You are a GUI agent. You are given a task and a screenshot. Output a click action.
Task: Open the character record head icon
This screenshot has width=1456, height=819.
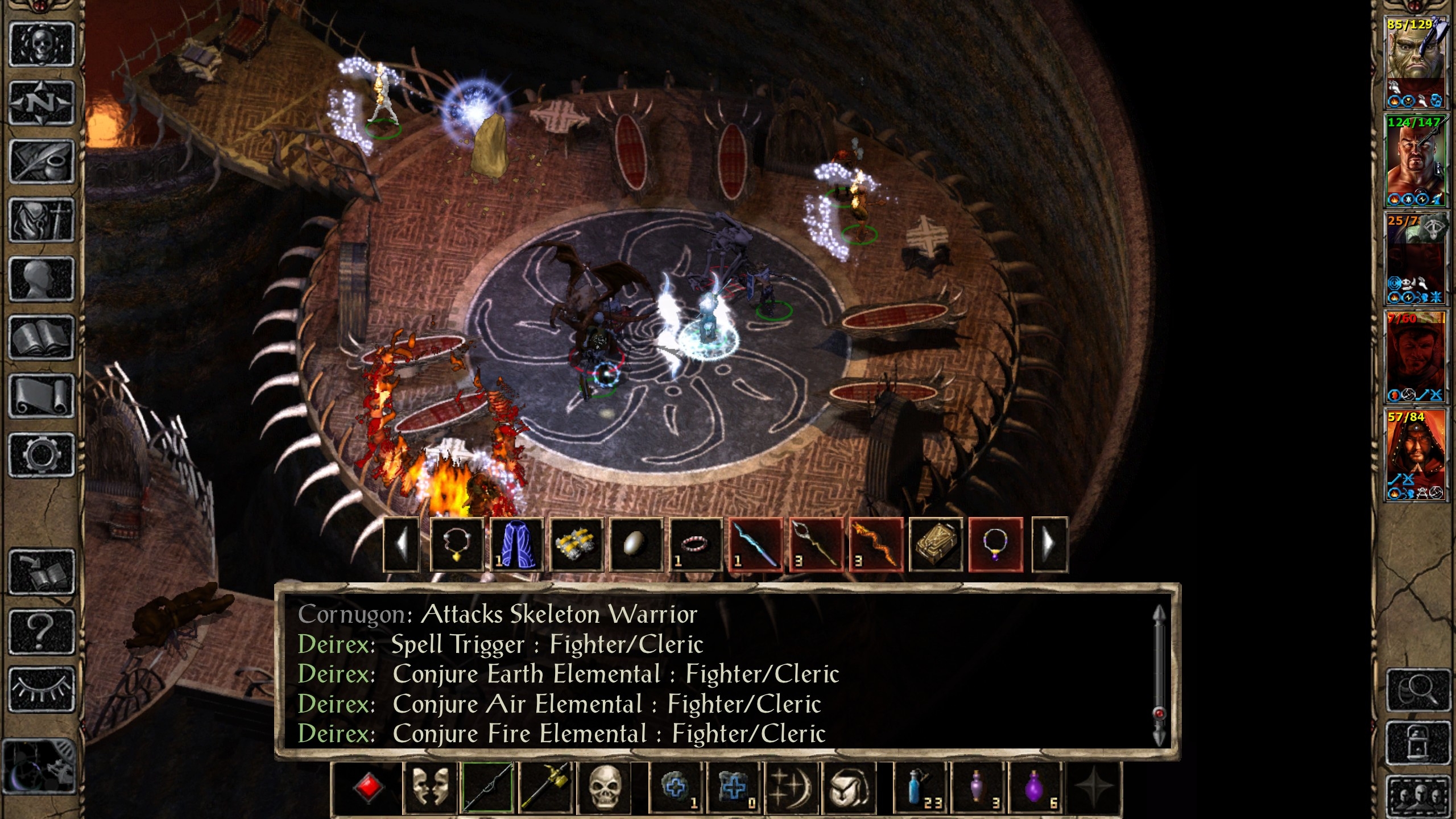click(x=42, y=279)
